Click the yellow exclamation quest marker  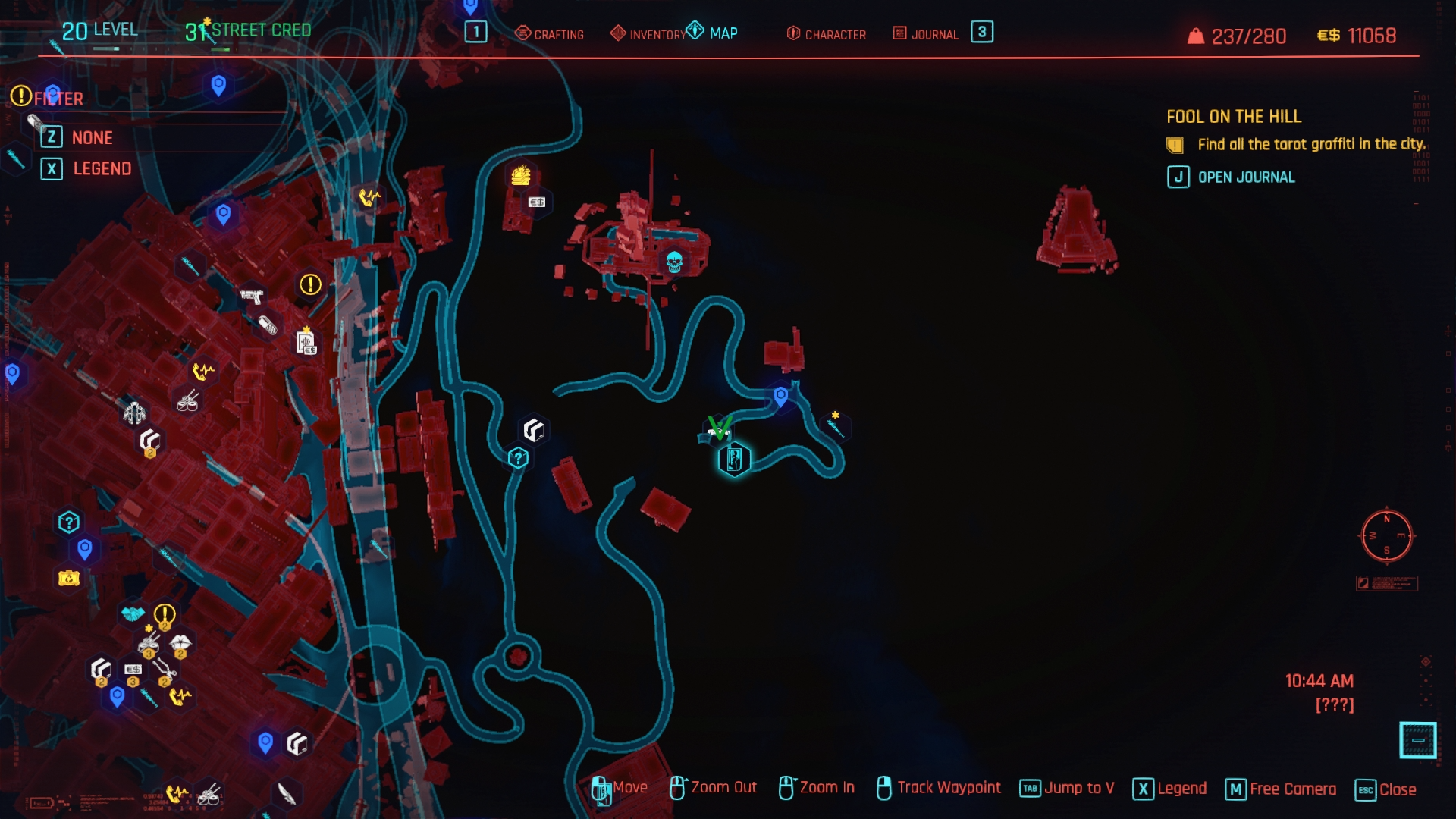310,284
